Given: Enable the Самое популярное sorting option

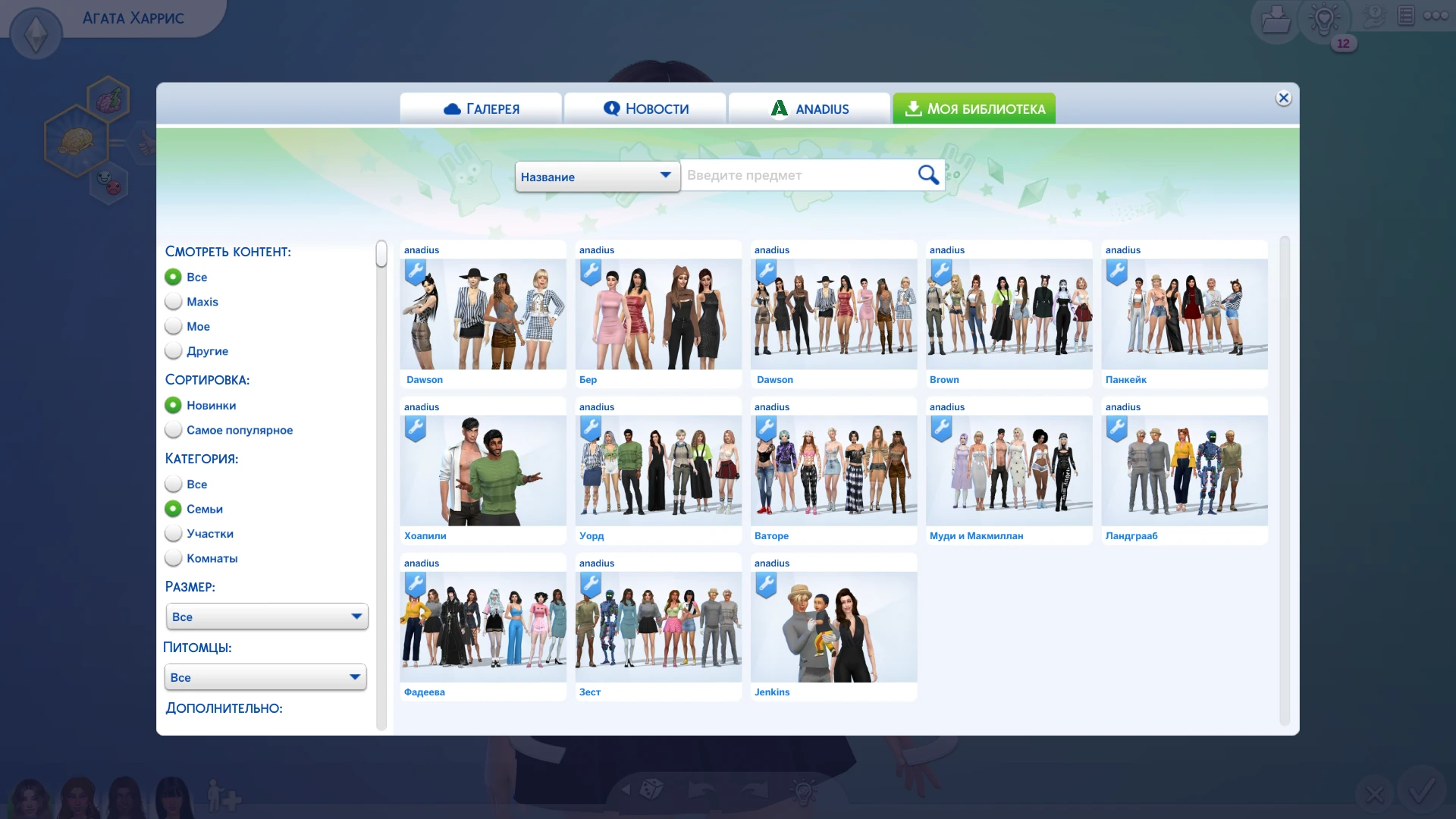Looking at the screenshot, I should click(x=174, y=430).
